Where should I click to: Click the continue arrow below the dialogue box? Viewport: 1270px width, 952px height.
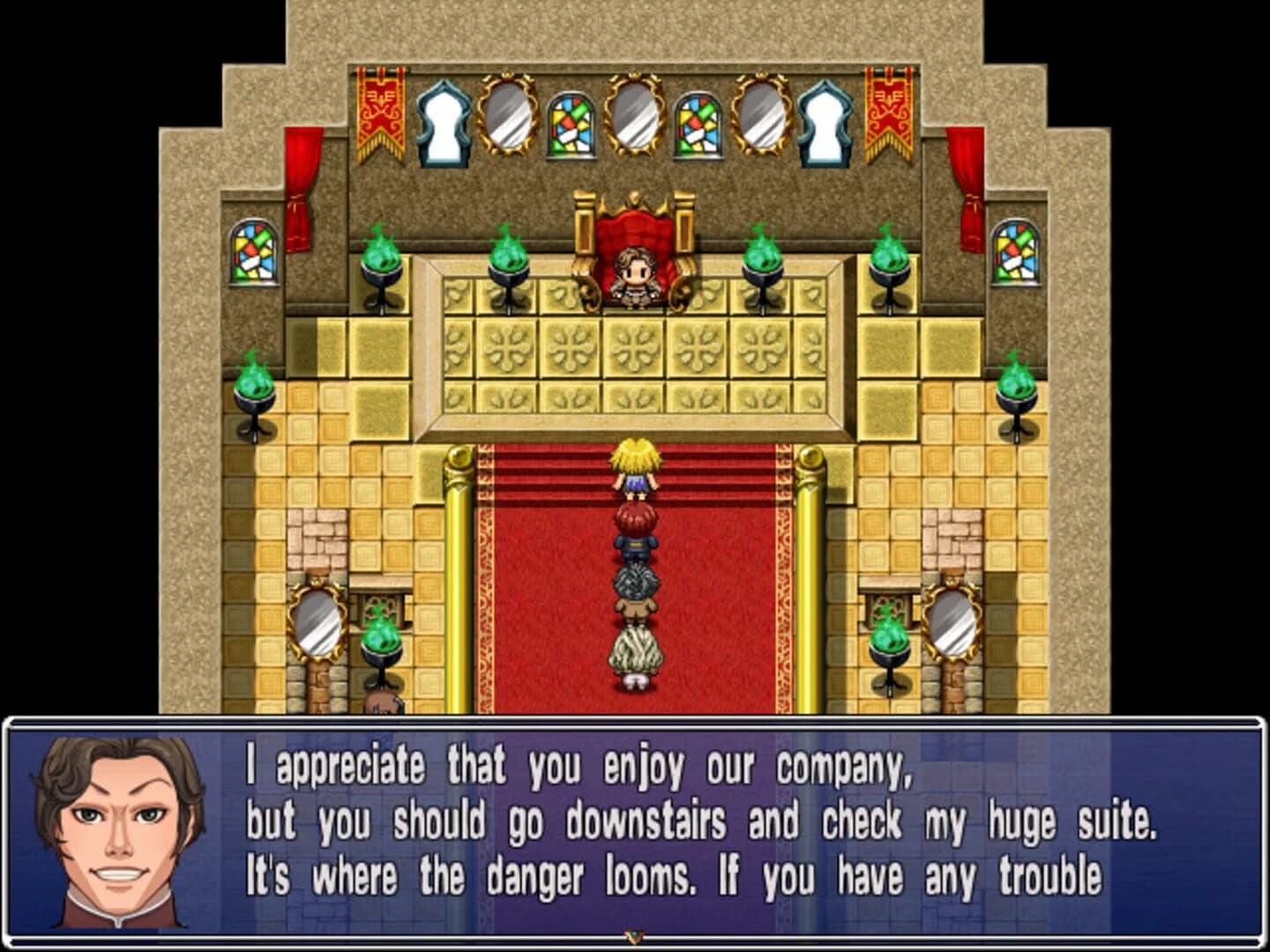tap(633, 939)
